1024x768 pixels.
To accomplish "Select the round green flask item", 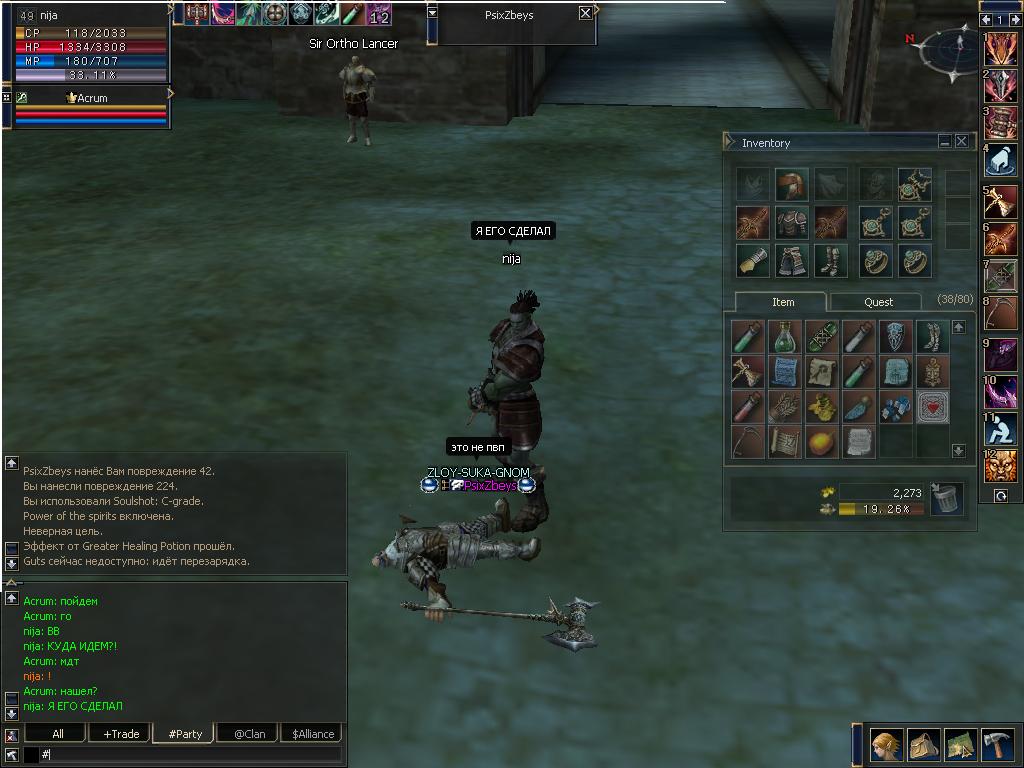I will [786, 337].
